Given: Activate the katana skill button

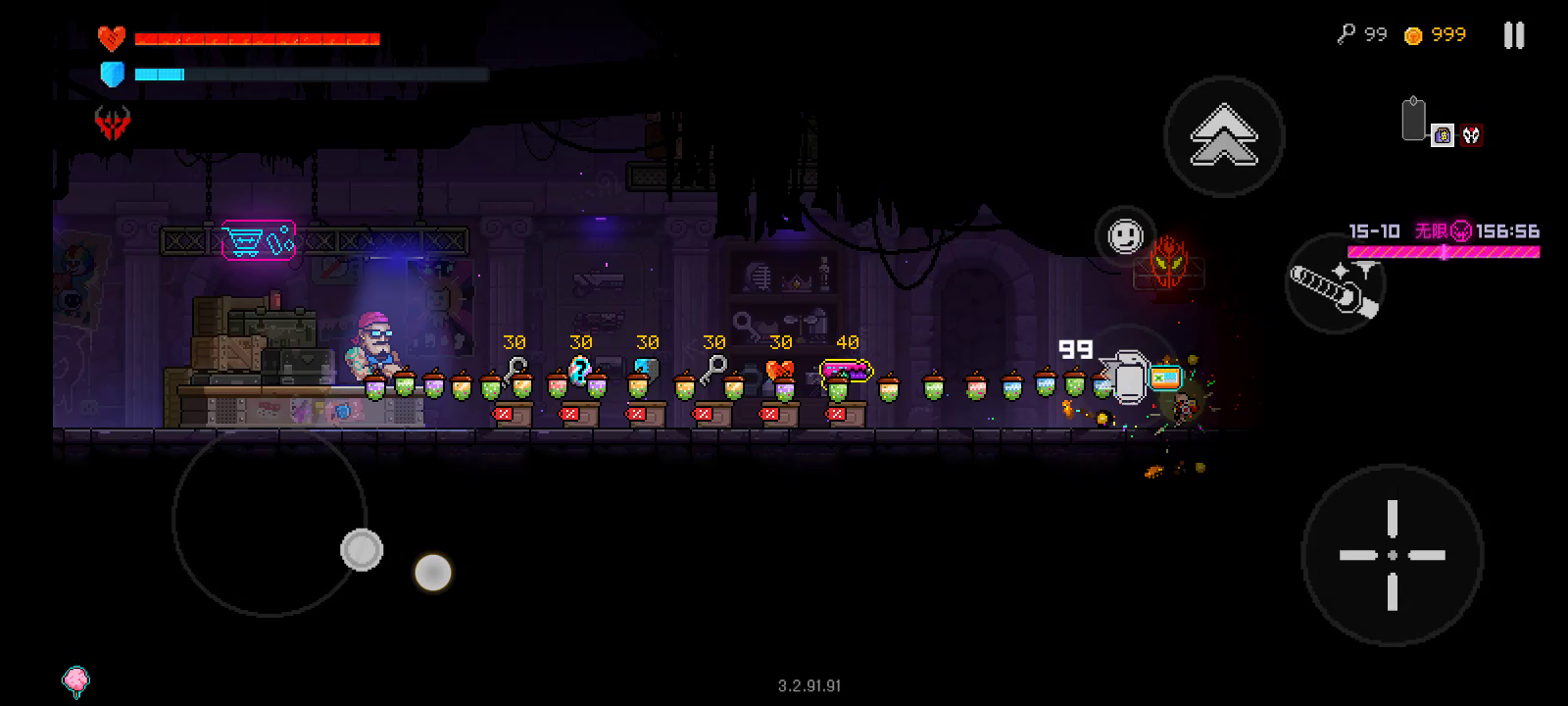Looking at the screenshot, I should (1335, 283).
